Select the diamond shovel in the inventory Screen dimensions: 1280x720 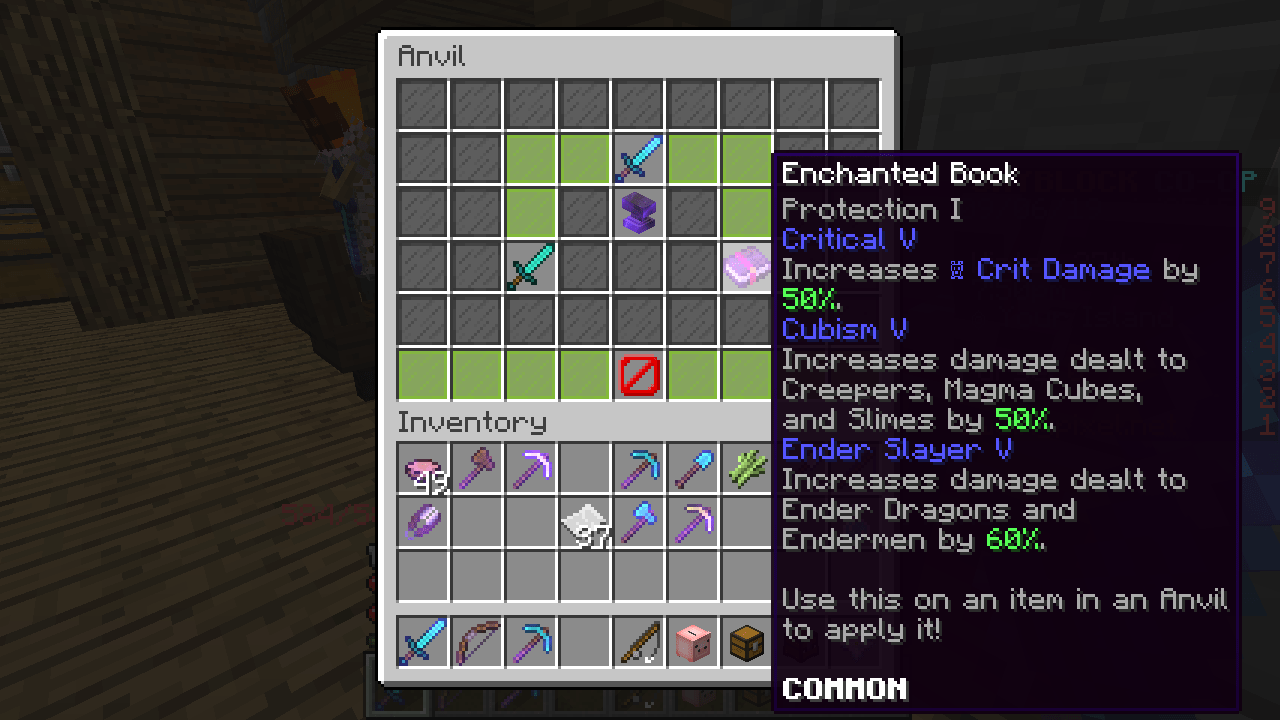693,470
